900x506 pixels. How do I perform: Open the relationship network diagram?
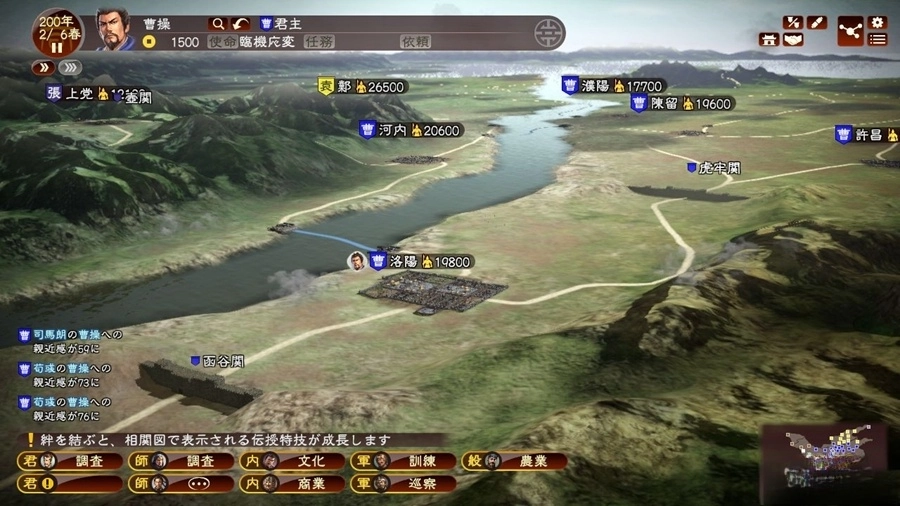[x=850, y=31]
